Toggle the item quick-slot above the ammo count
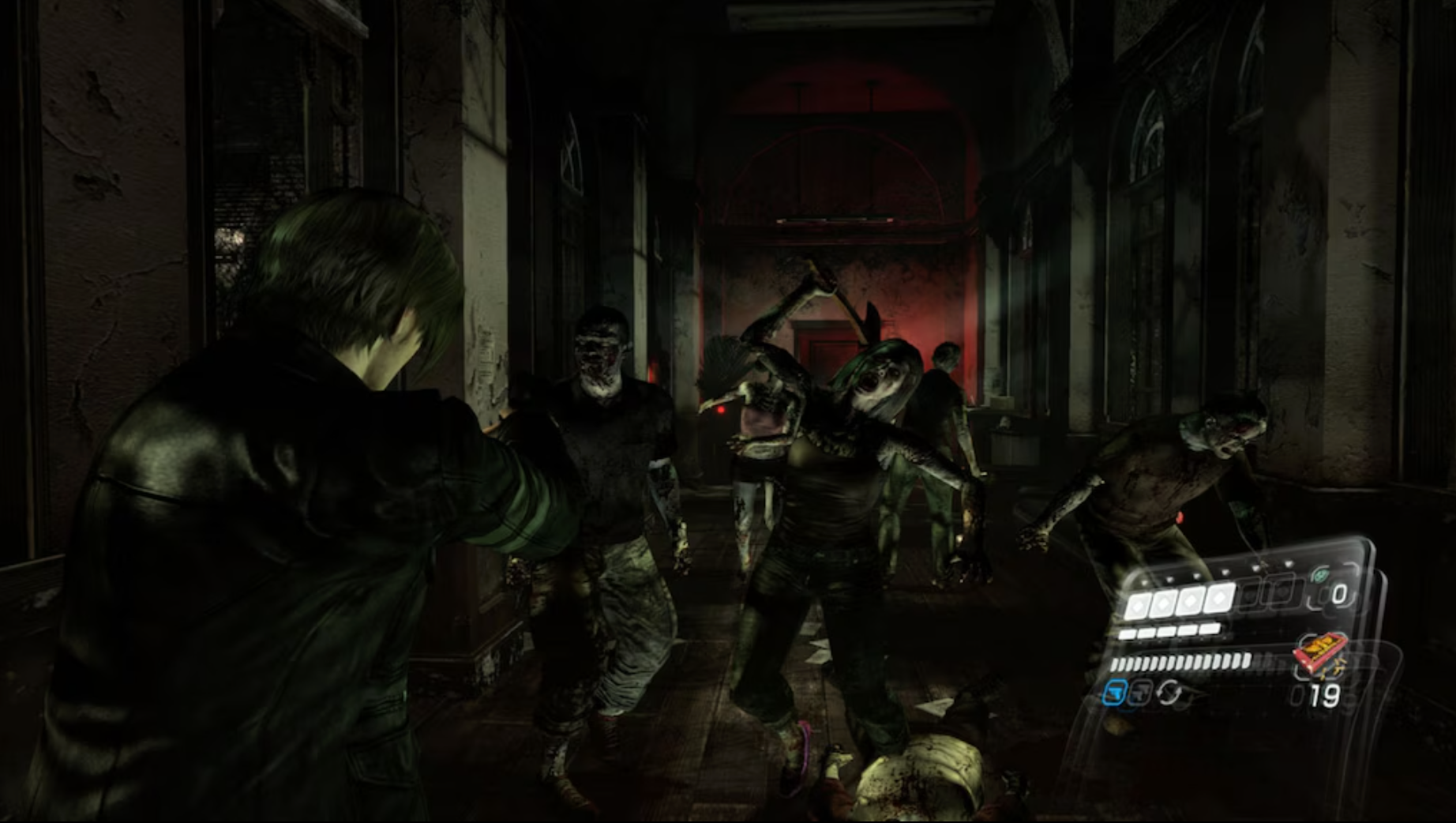 [x=1320, y=654]
